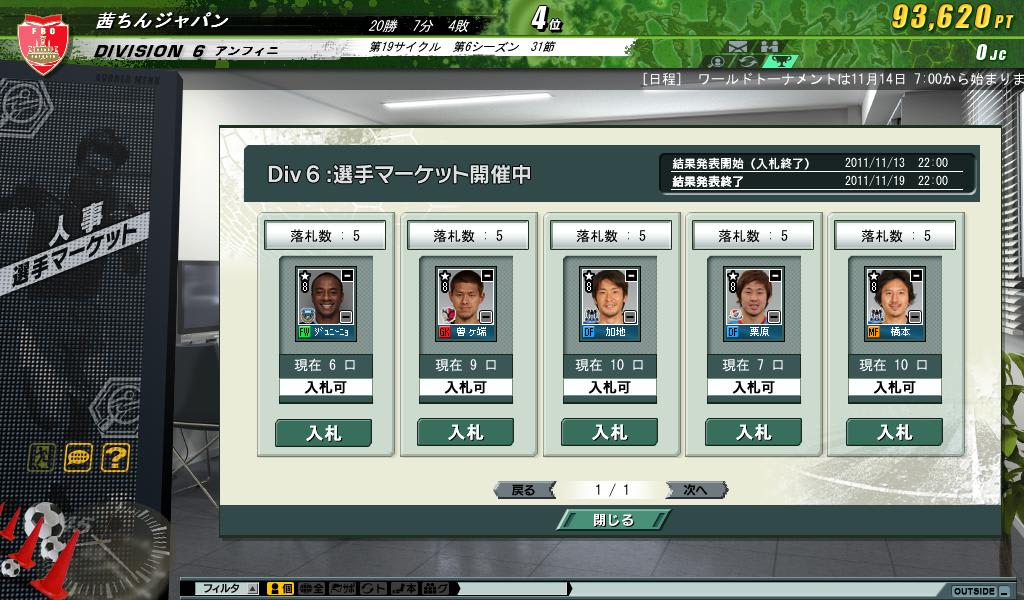The image size is (1024, 600).
Task: Select the ジュニーニョ player card
Action: pos(324,304)
